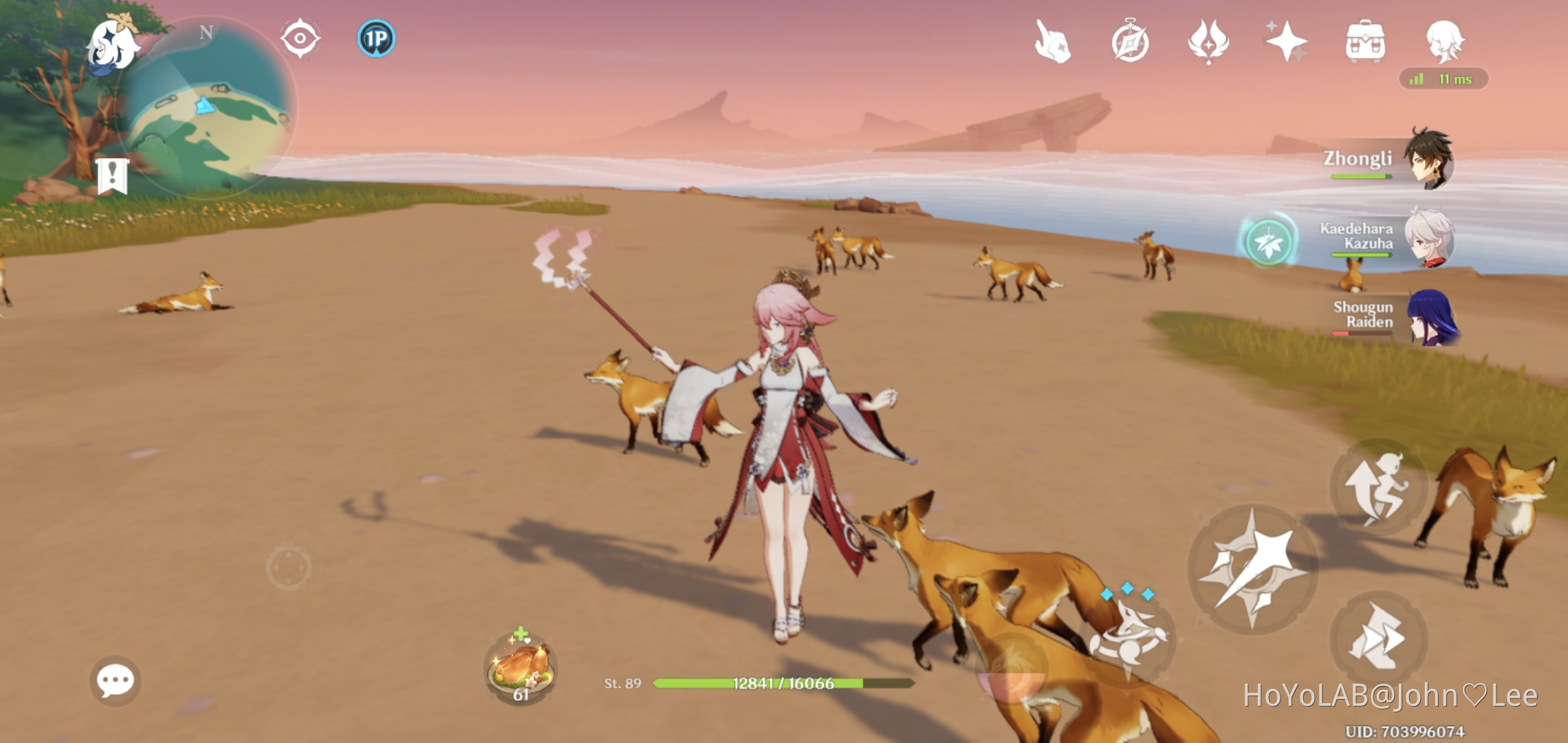Toggle the Elemental Sight eye icon
Image resolution: width=1568 pixels, height=743 pixels.
[298, 39]
